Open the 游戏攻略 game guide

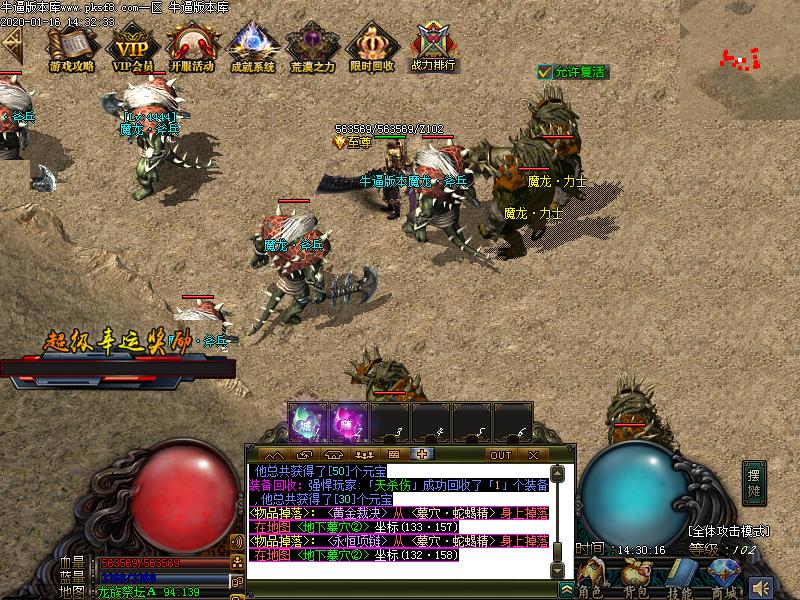(72, 47)
